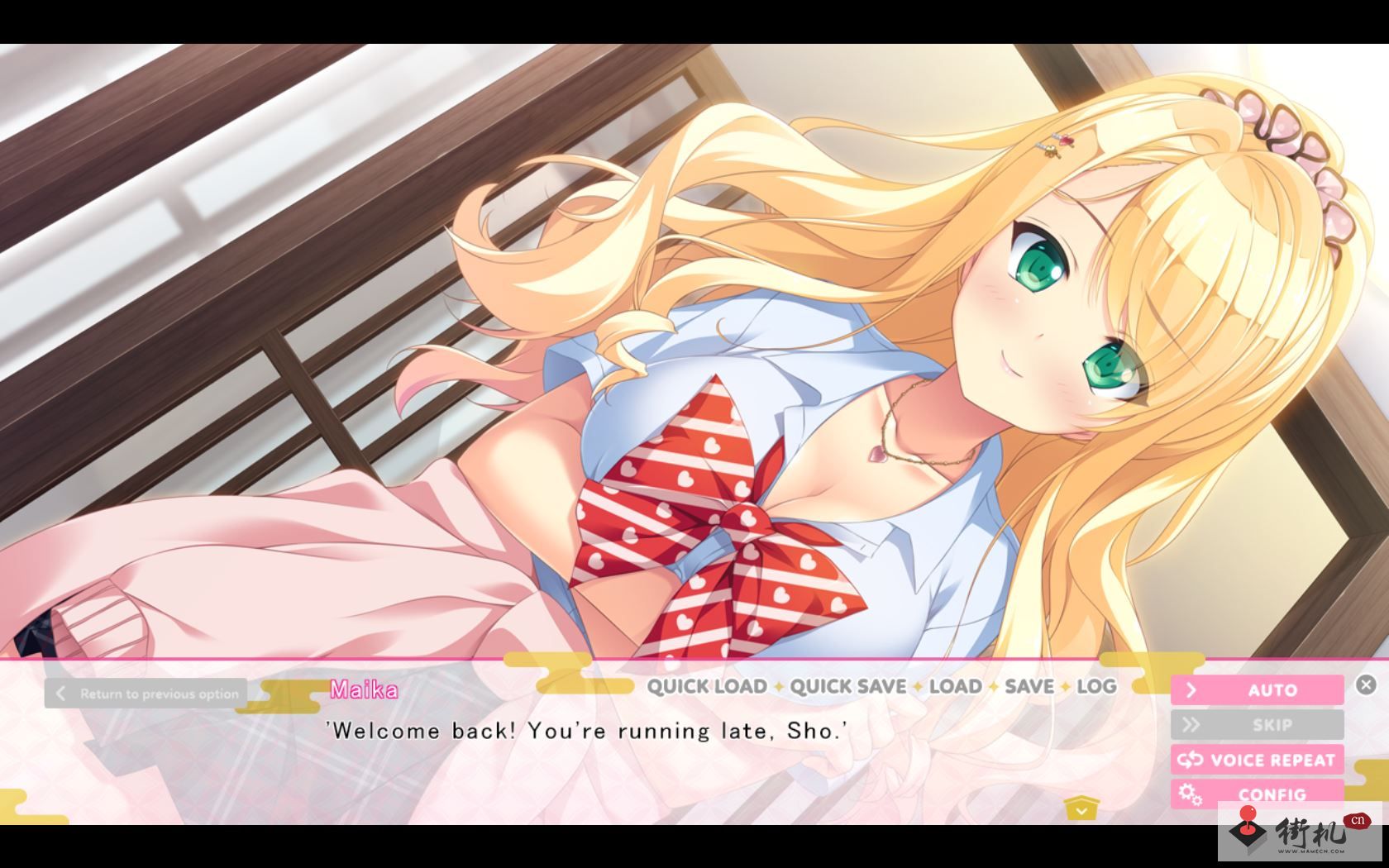Return to previous option
This screenshot has width=1389, height=868.
pos(146,694)
